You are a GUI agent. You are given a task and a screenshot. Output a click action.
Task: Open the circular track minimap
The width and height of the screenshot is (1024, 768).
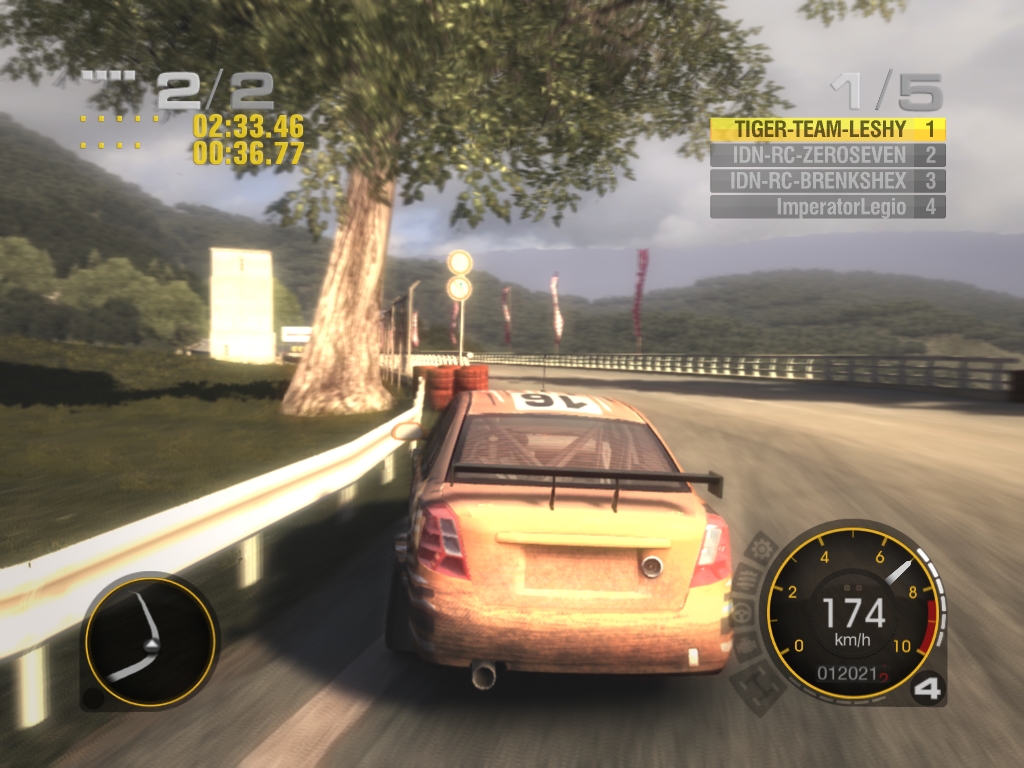[x=149, y=641]
